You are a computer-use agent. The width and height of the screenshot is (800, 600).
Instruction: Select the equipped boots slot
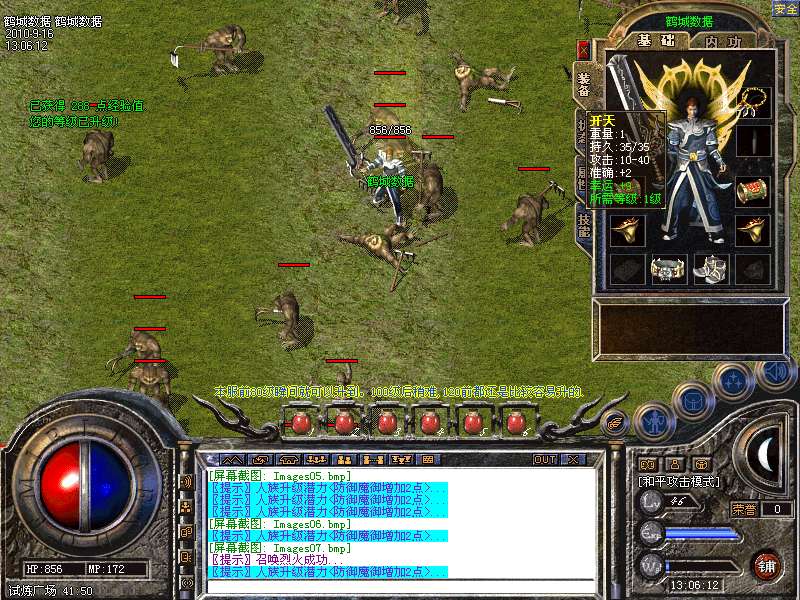(711, 268)
